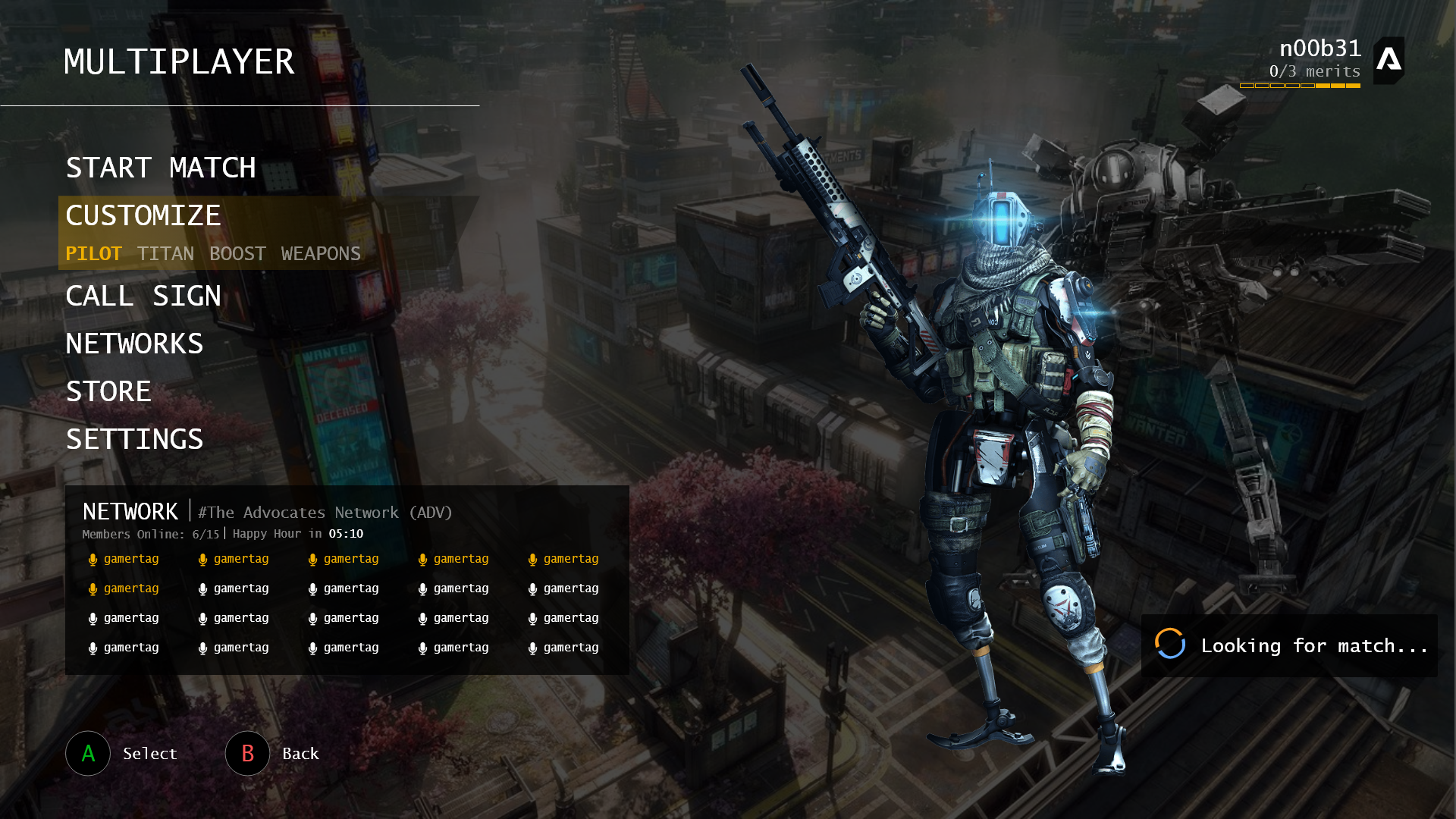Visit the STORE
The height and width of the screenshot is (819, 1456).
(x=108, y=391)
